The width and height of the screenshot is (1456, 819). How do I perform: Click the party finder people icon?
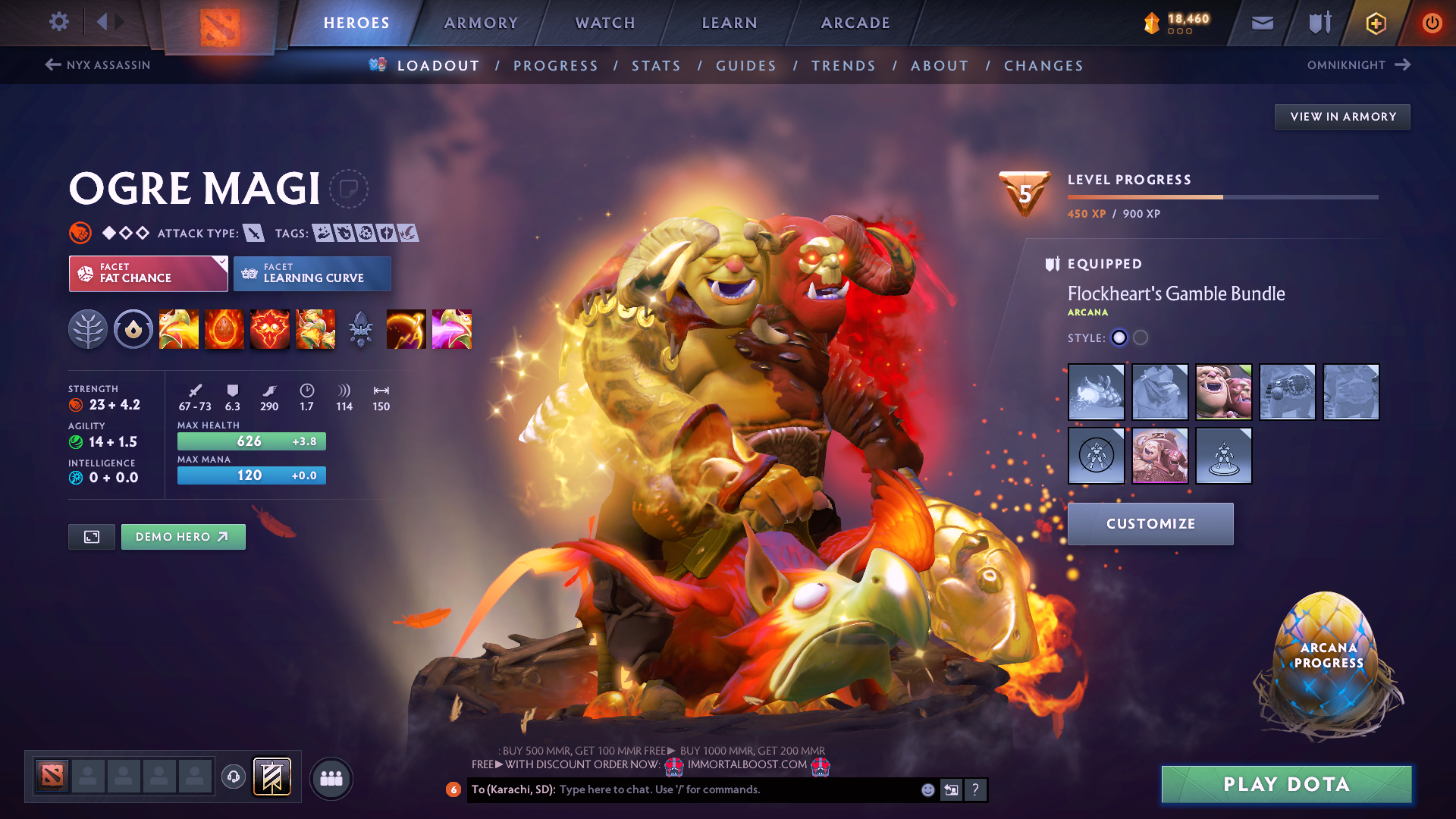(331, 777)
